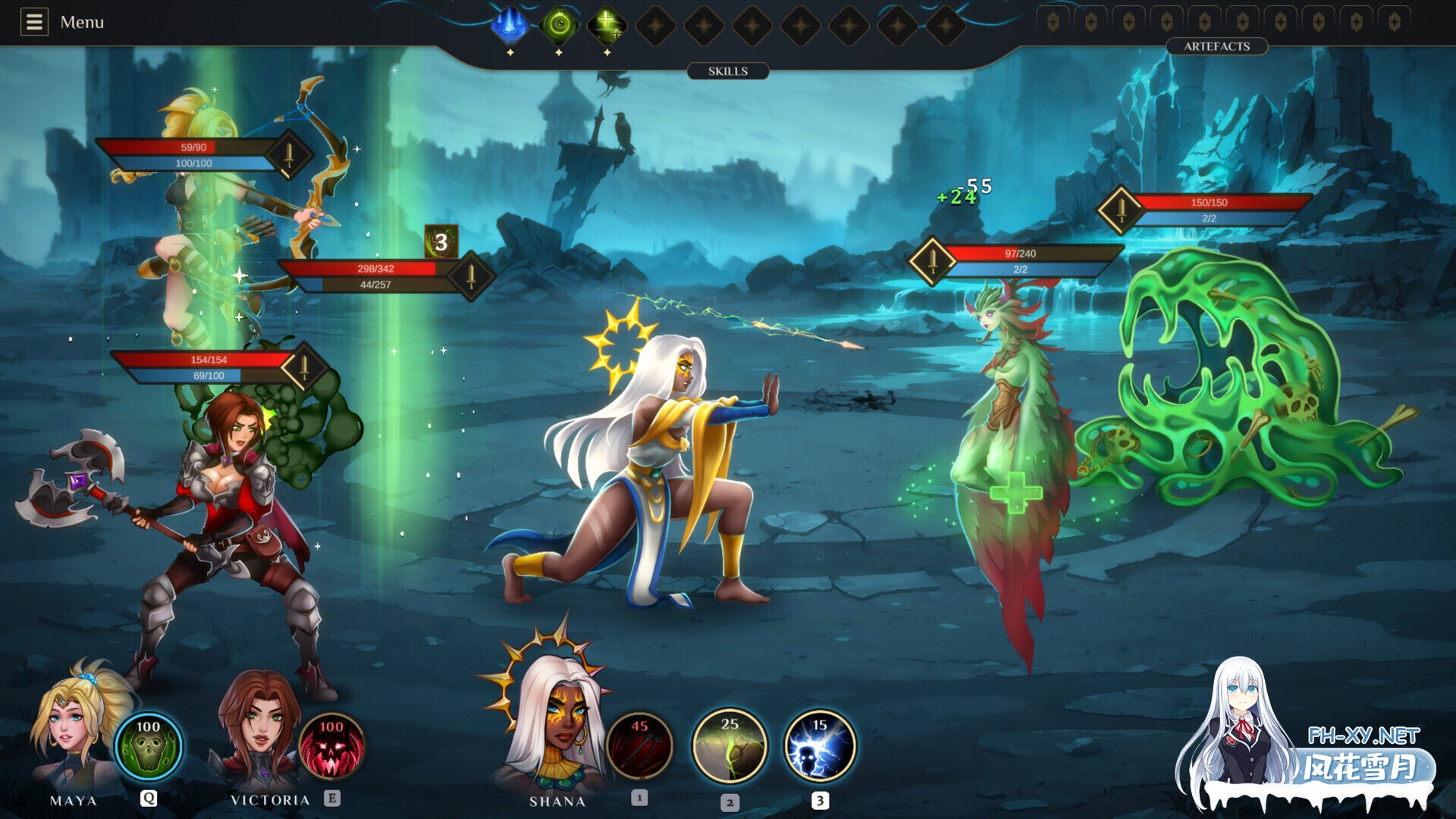Image resolution: width=1456 pixels, height=819 pixels.
Task: Choose Victoria's character portrait
Action: pos(258,728)
